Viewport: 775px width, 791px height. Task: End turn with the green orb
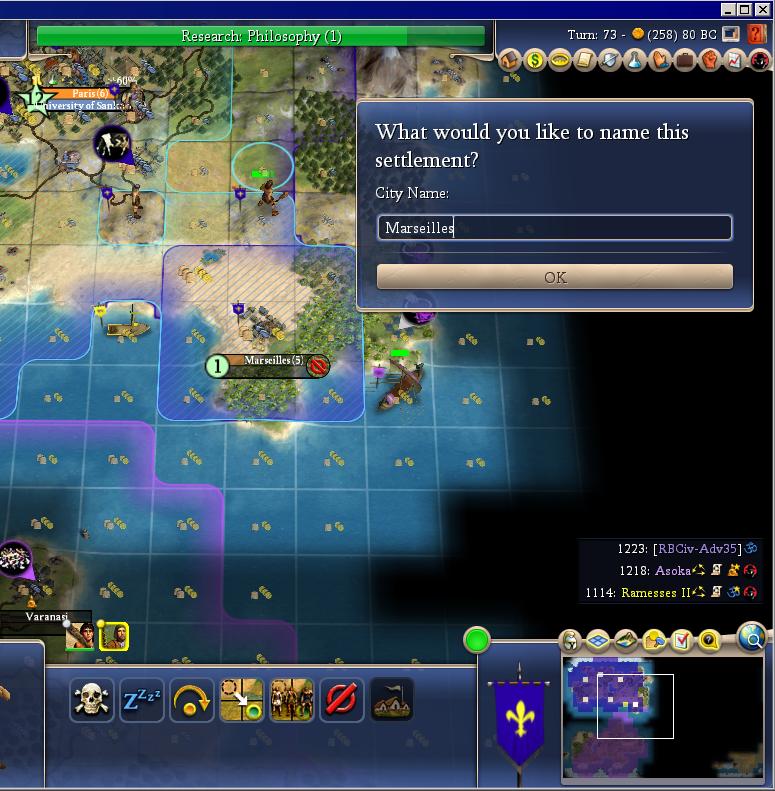pos(477,639)
